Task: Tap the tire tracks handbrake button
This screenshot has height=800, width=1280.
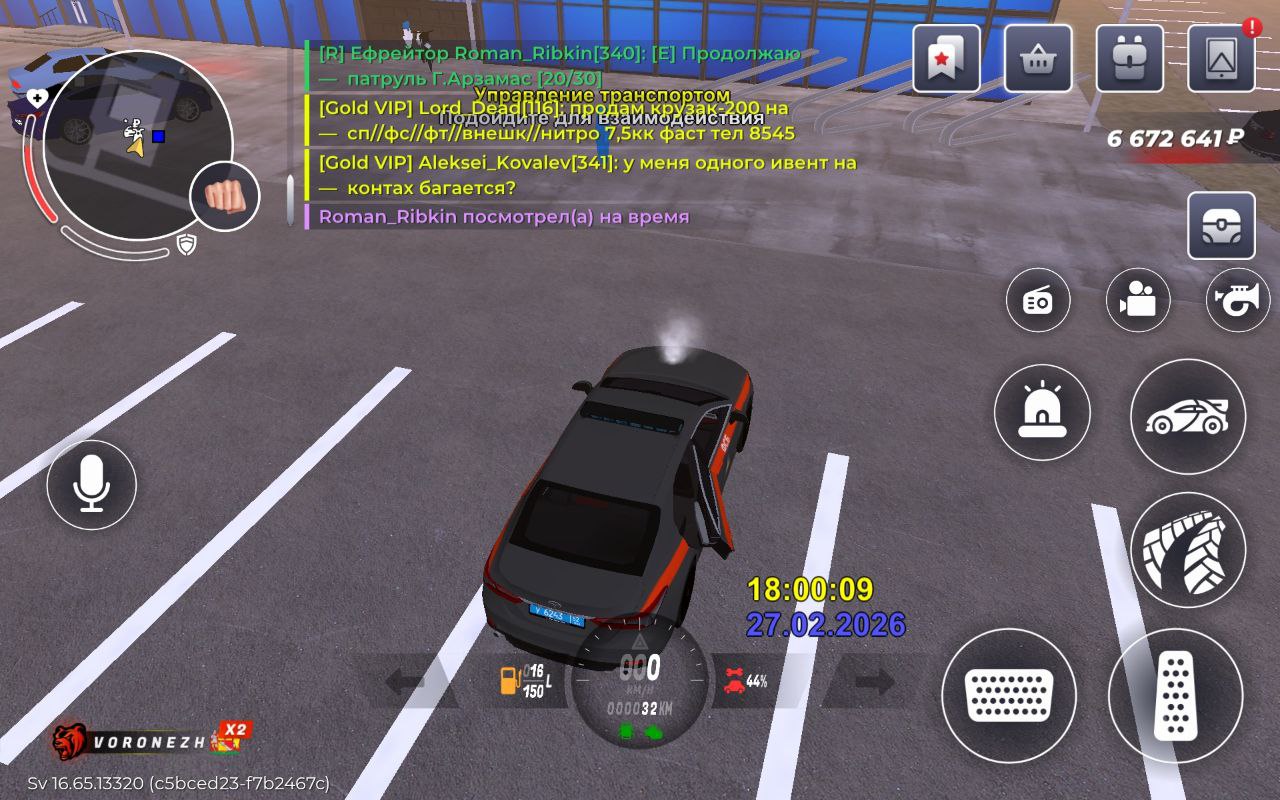Action: 1188,550
